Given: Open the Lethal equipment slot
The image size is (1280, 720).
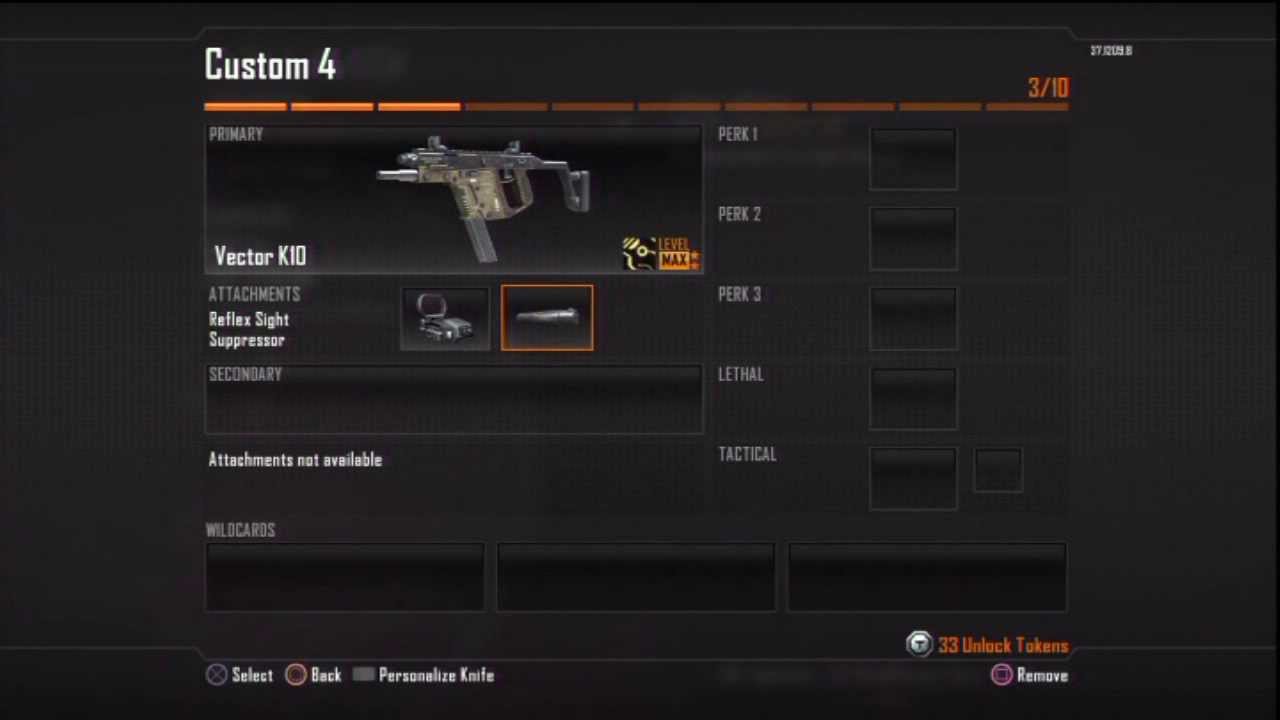Looking at the screenshot, I should (913, 399).
